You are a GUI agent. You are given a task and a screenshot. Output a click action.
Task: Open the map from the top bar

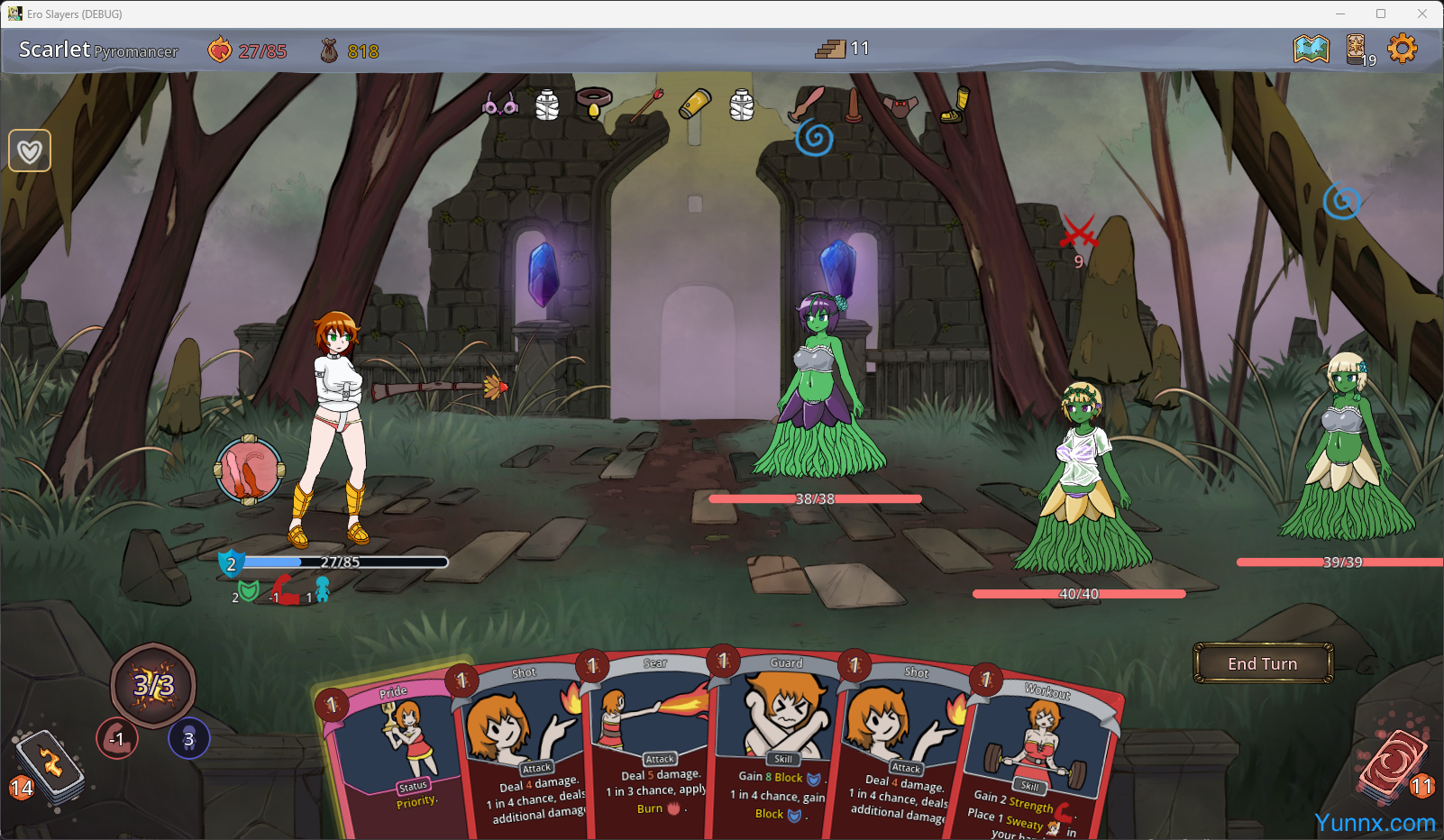click(x=1311, y=49)
